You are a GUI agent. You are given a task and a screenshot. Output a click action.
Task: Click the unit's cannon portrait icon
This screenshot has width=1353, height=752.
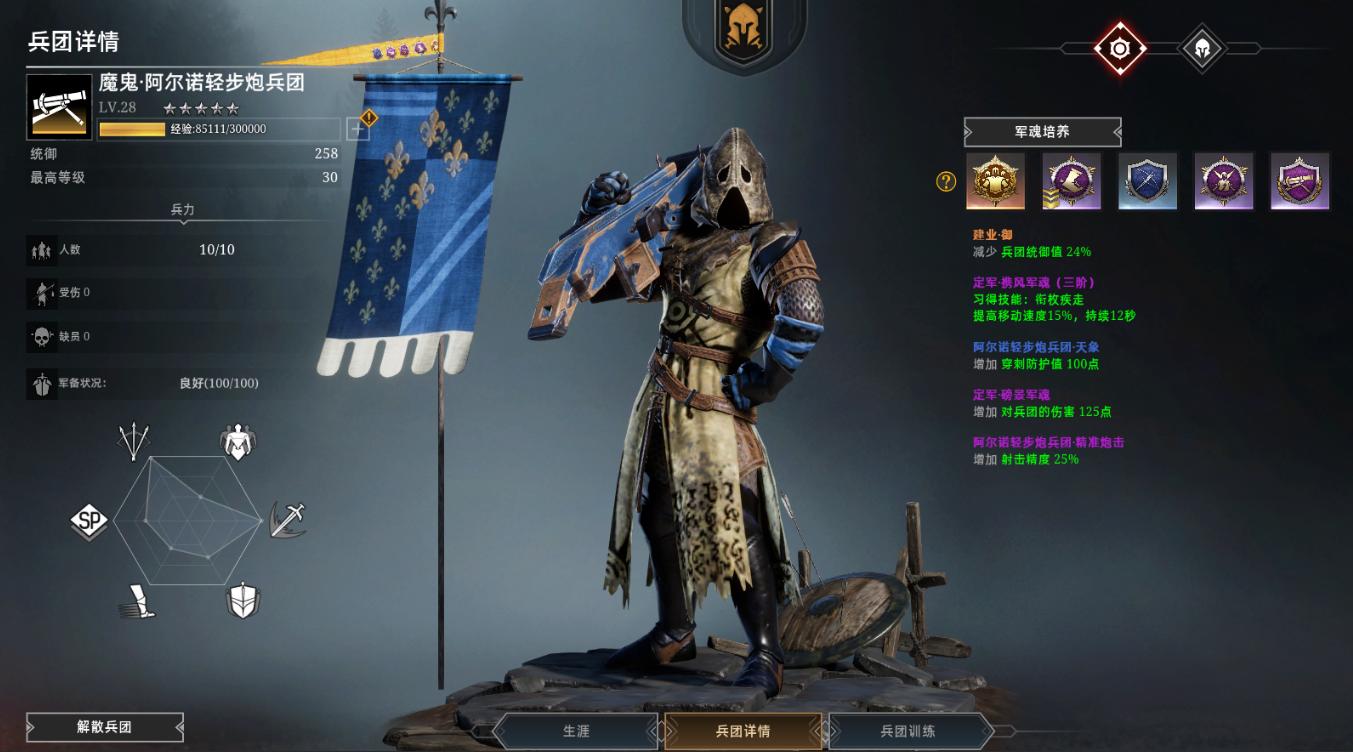pyautogui.click(x=59, y=106)
